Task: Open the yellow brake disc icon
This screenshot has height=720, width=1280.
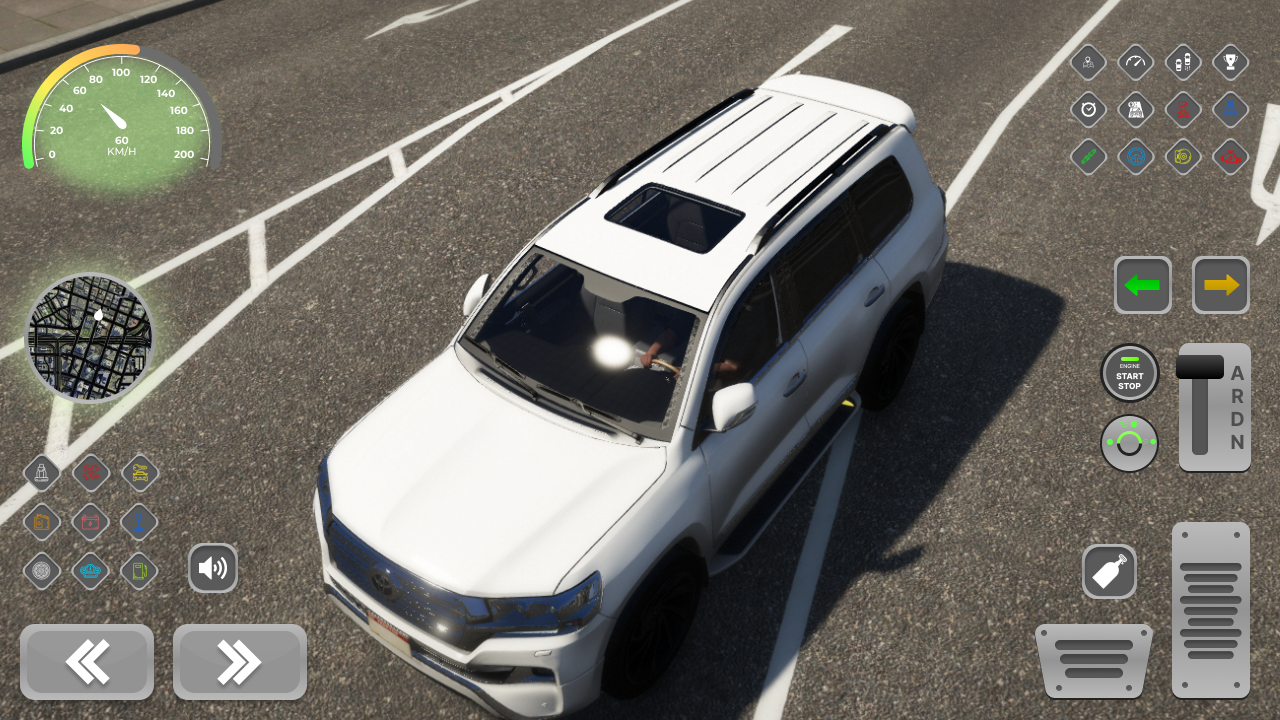Action: pos(1182,157)
